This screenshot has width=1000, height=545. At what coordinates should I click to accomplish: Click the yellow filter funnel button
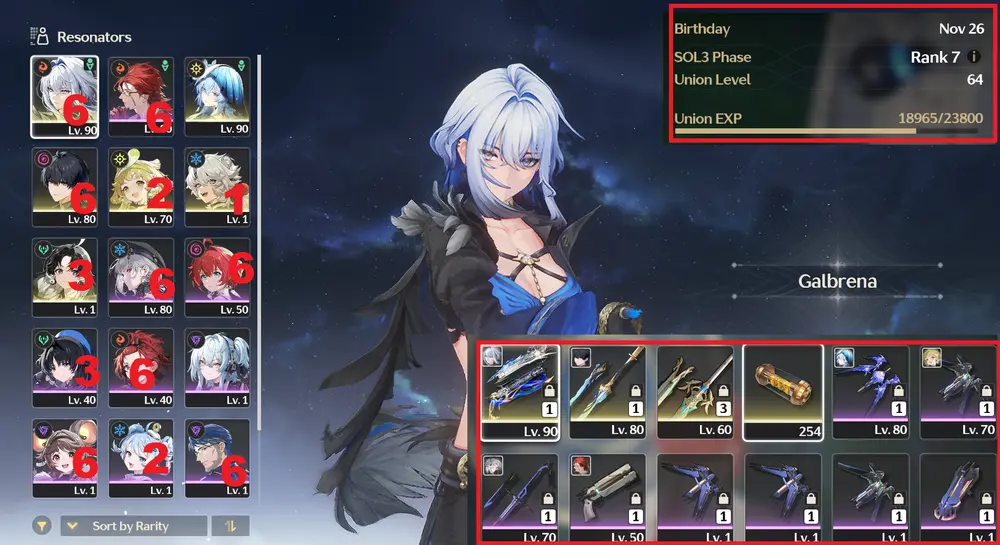tap(42, 526)
